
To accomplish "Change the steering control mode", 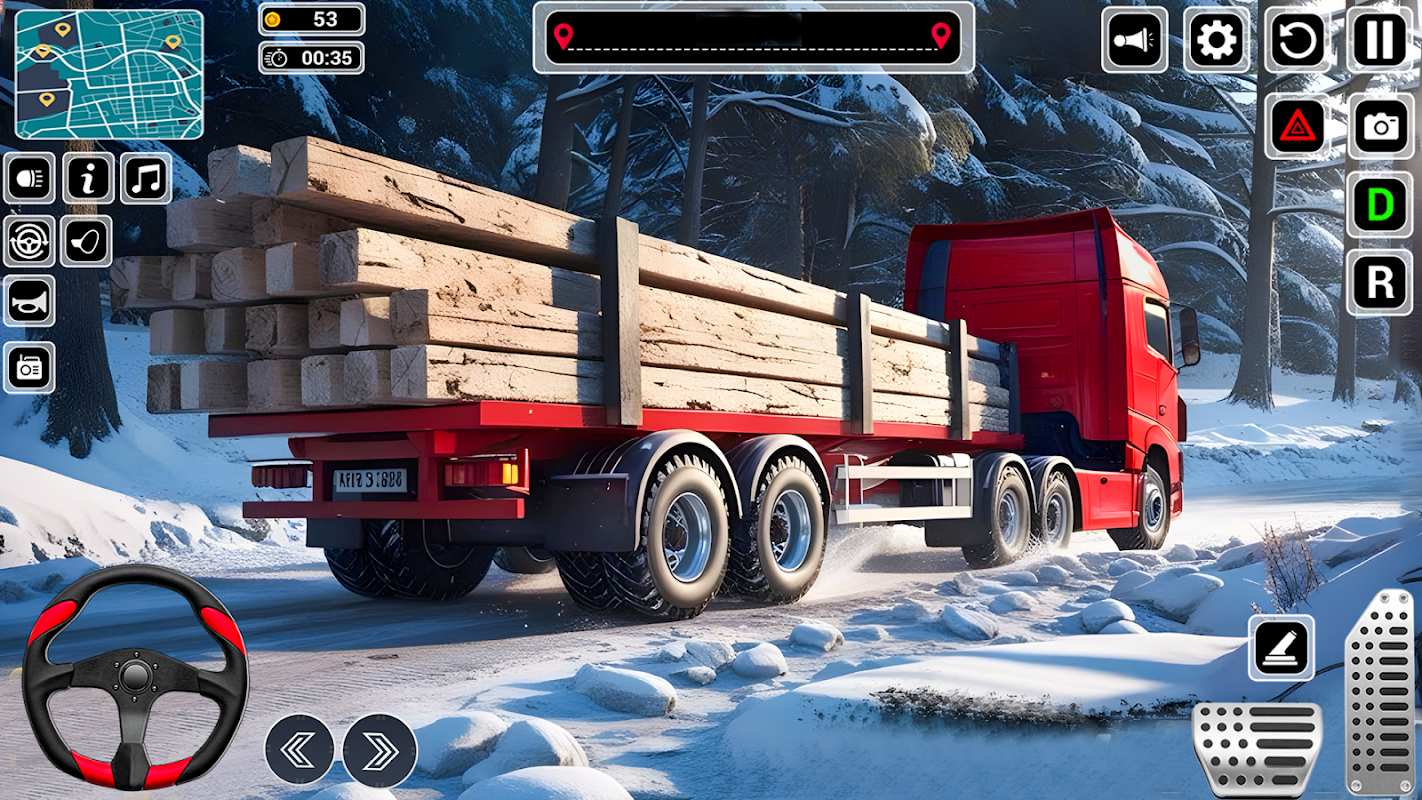I will point(29,241).
